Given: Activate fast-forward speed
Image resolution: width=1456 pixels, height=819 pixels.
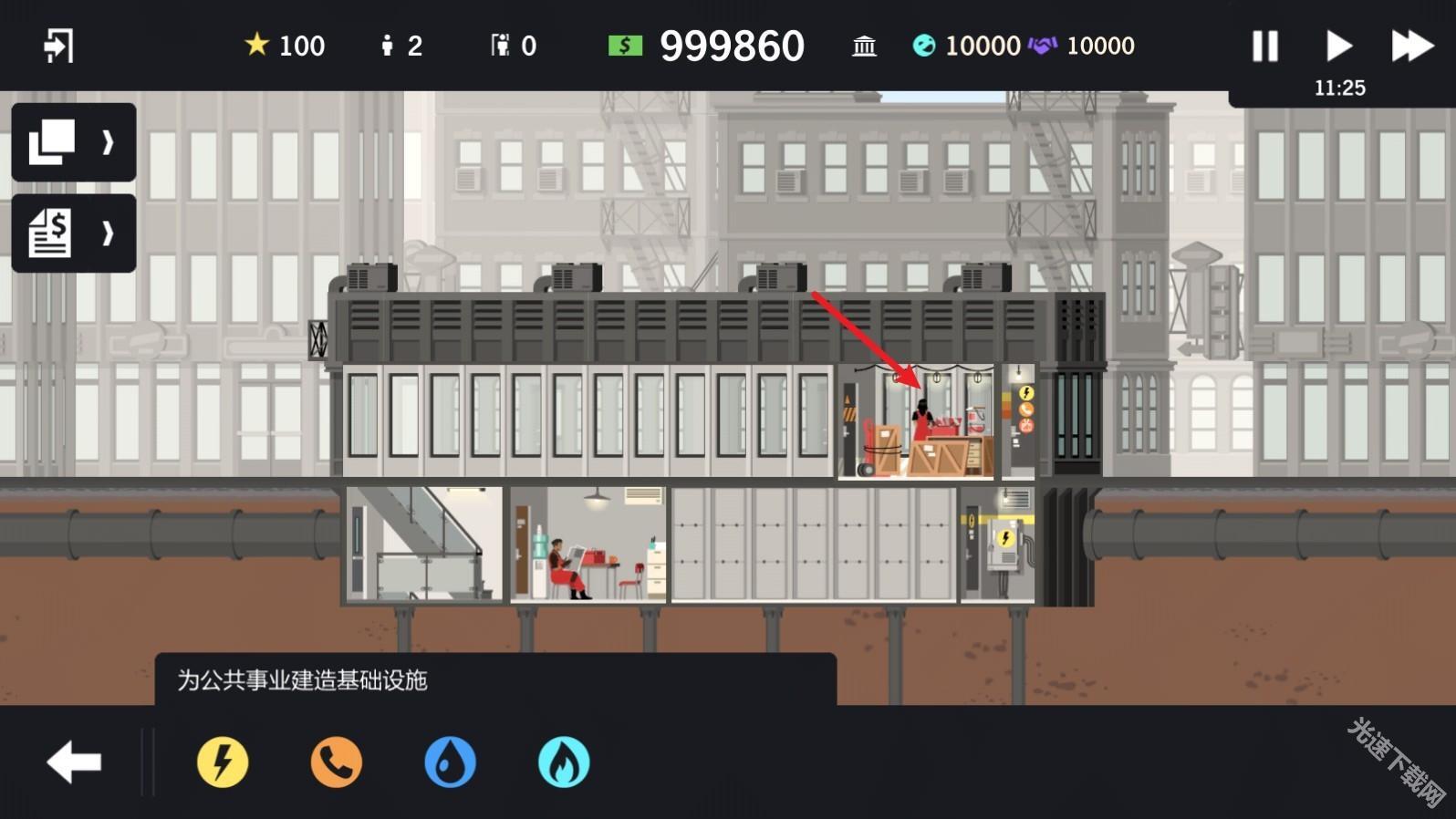Looking at the screenshot, I should [x=1411, y=46].
